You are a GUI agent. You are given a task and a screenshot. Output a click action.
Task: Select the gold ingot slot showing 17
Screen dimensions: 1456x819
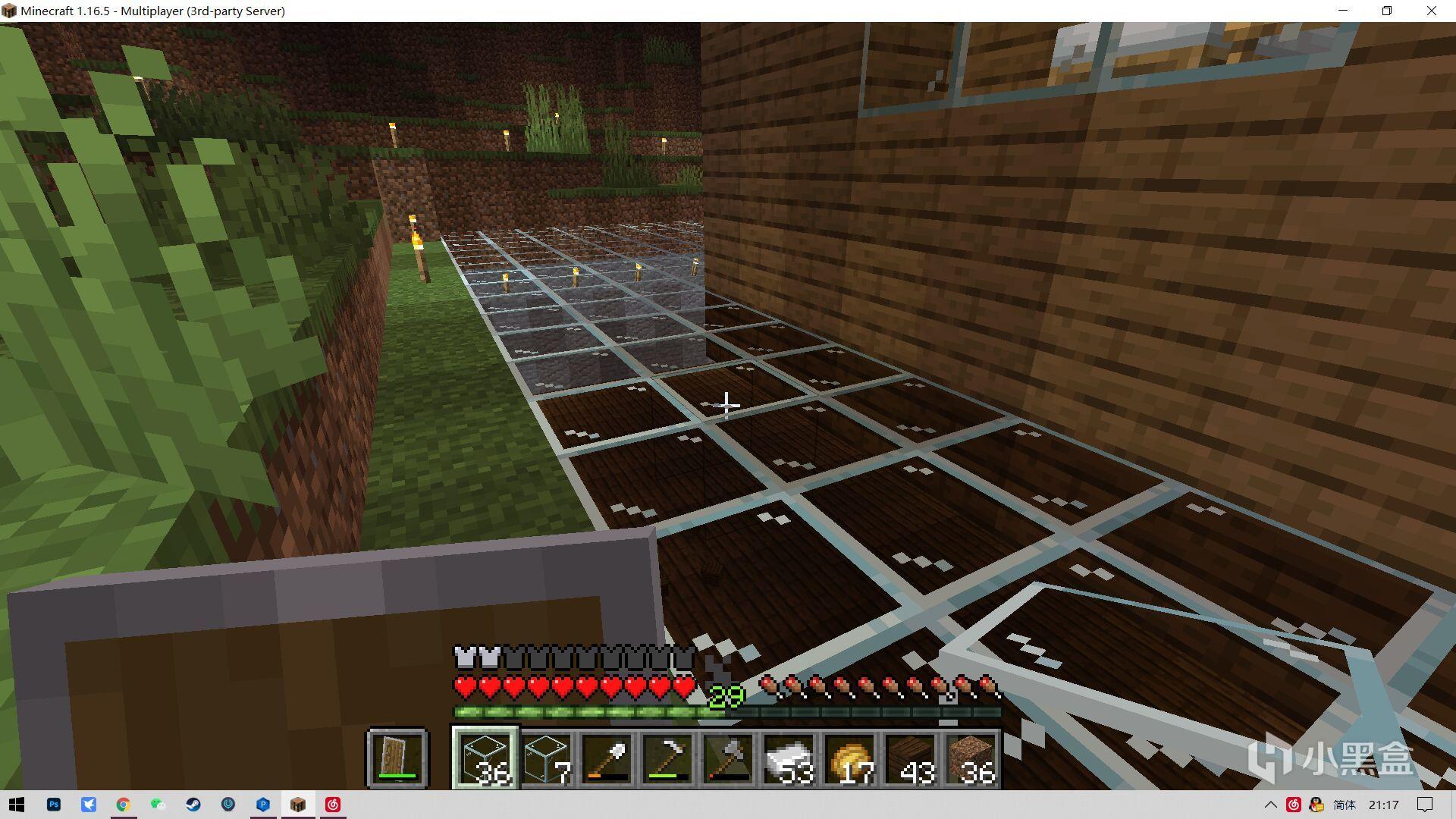[850, 758]
